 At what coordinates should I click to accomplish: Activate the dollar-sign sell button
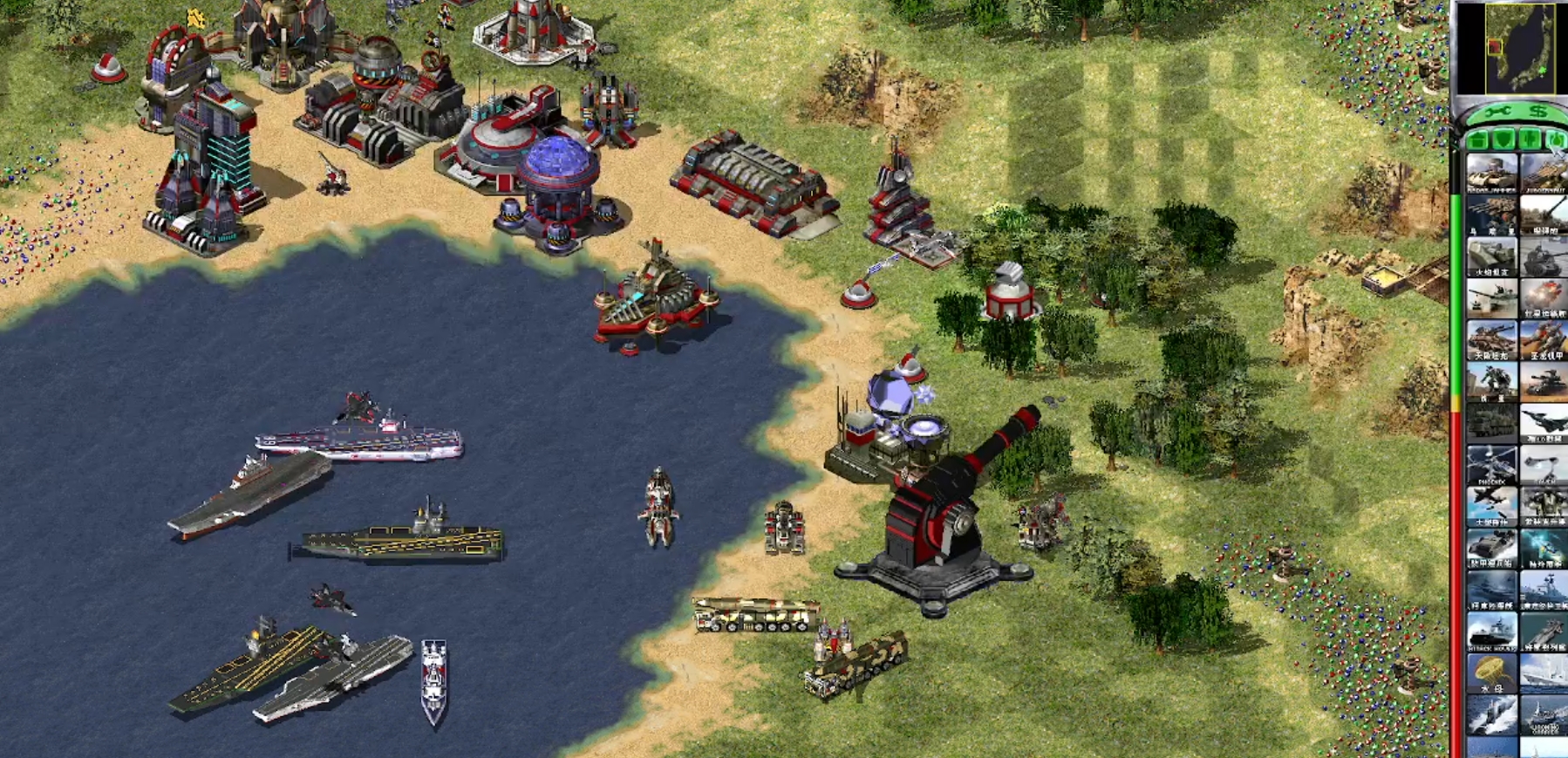point(1538,113)
